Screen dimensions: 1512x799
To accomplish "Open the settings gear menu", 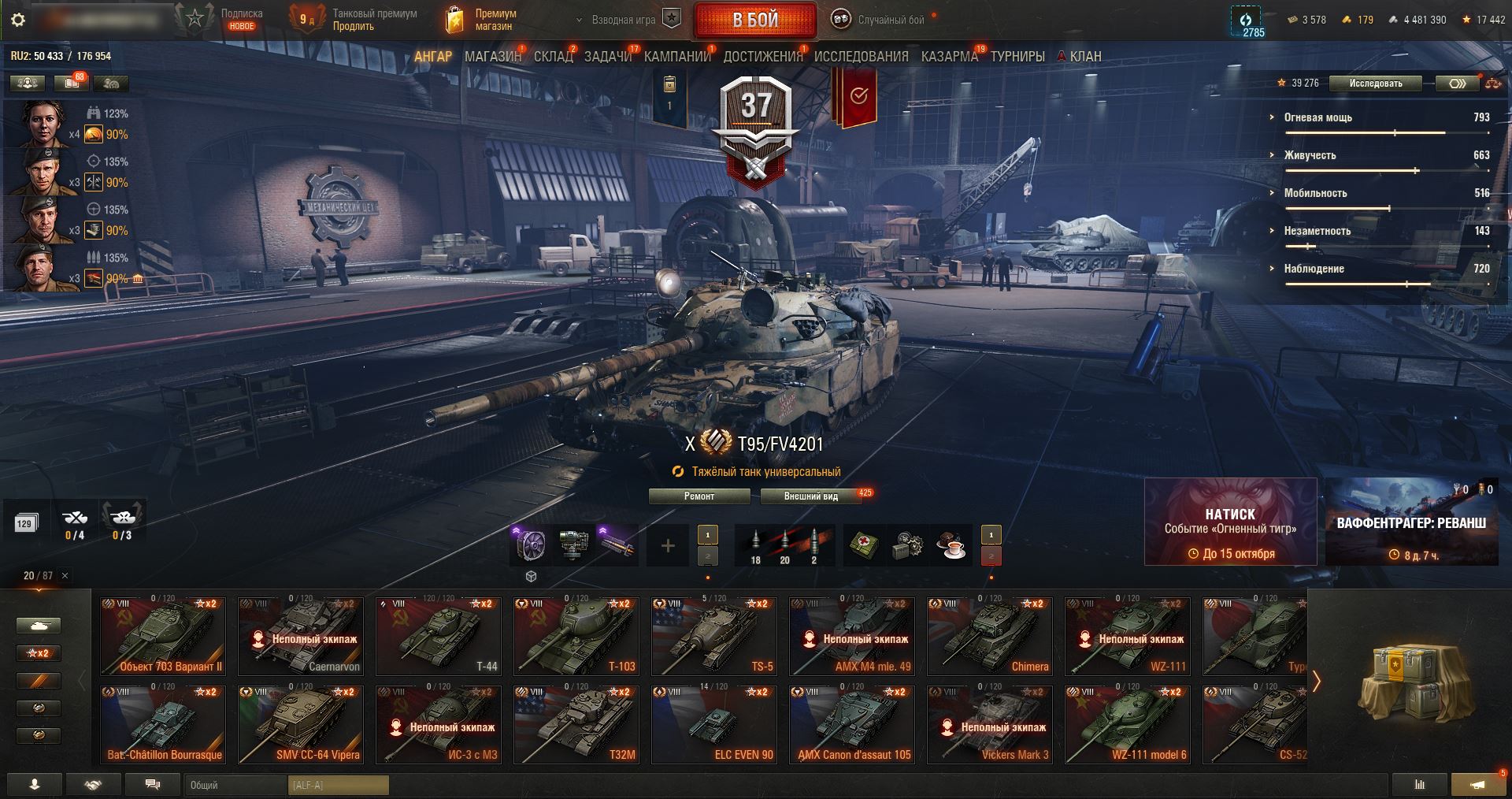I will tap(18, 20).
